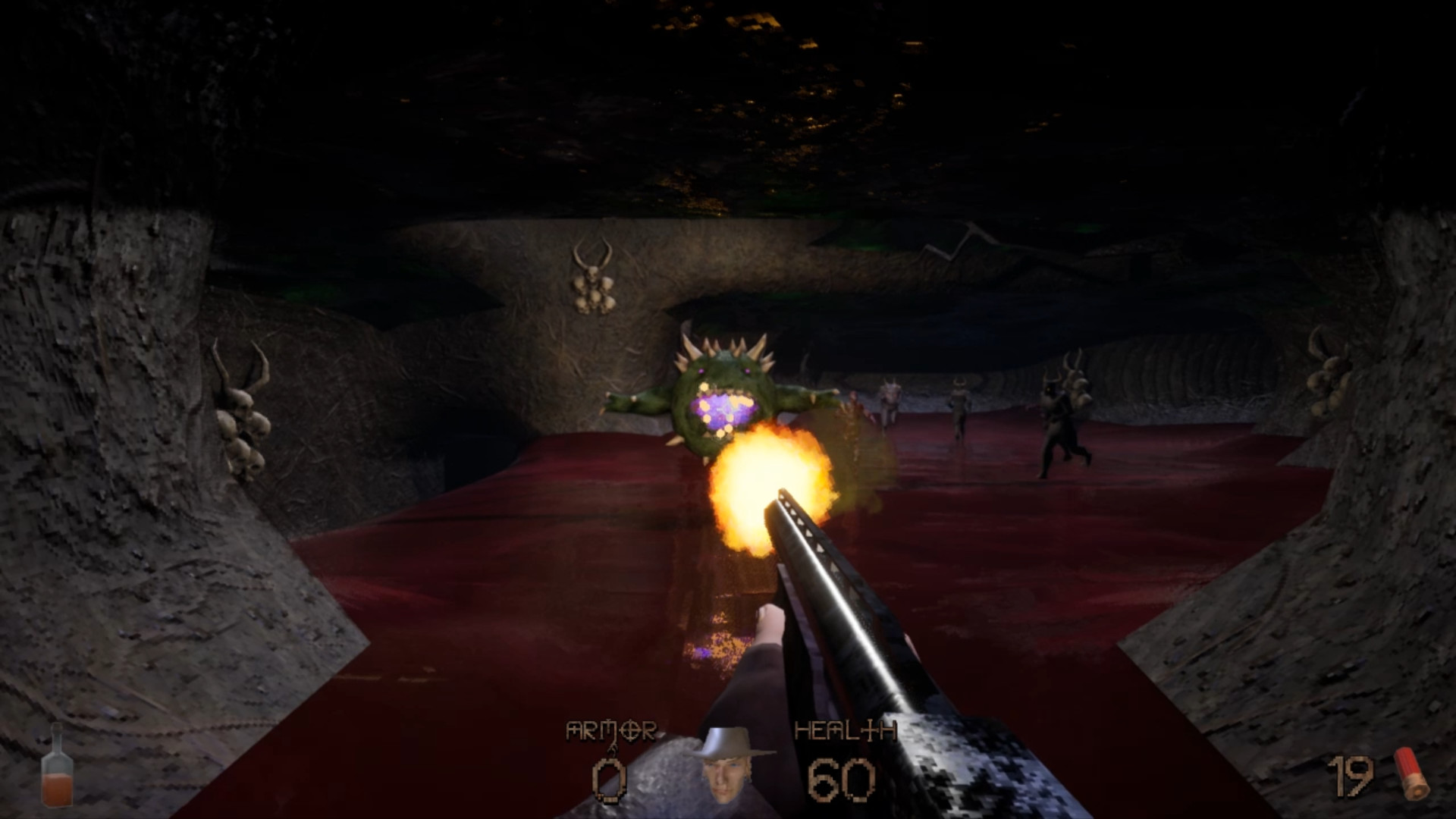Click the armor value showing 0
This screenshot has width=1456, height=819.
(610, 781)
